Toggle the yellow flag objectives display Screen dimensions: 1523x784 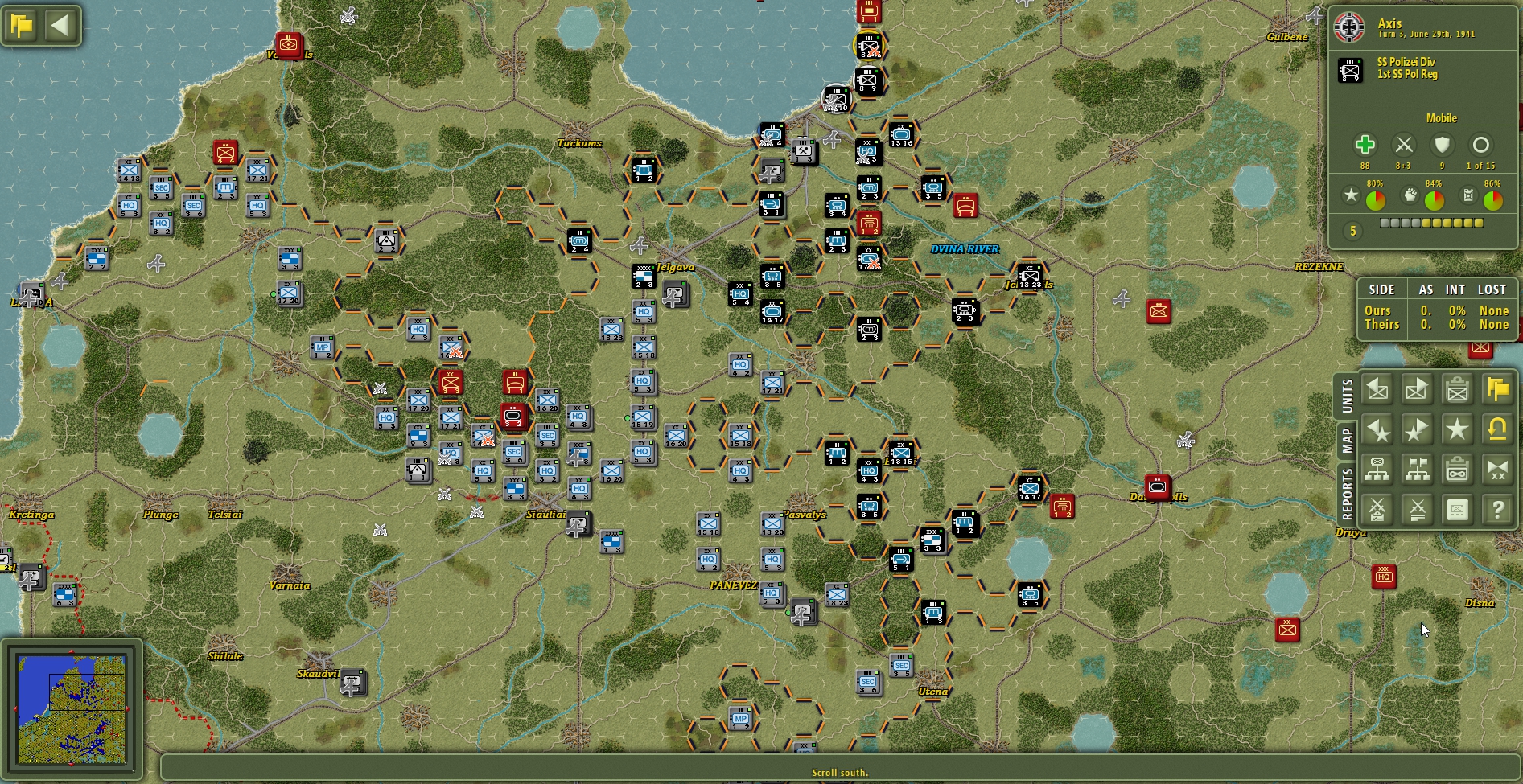[x=1498, y=389]
